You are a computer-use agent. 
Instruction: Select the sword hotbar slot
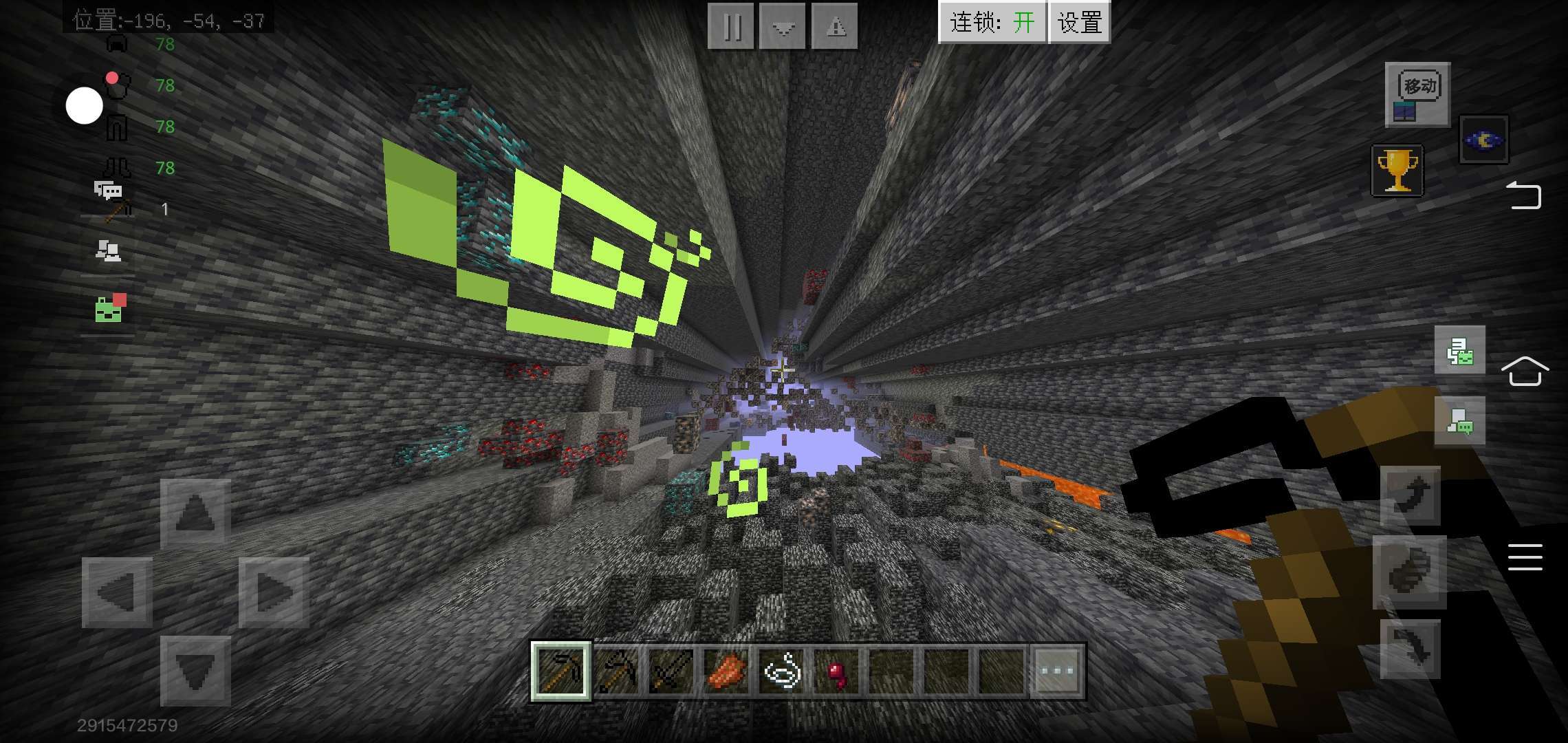(671, 670)
